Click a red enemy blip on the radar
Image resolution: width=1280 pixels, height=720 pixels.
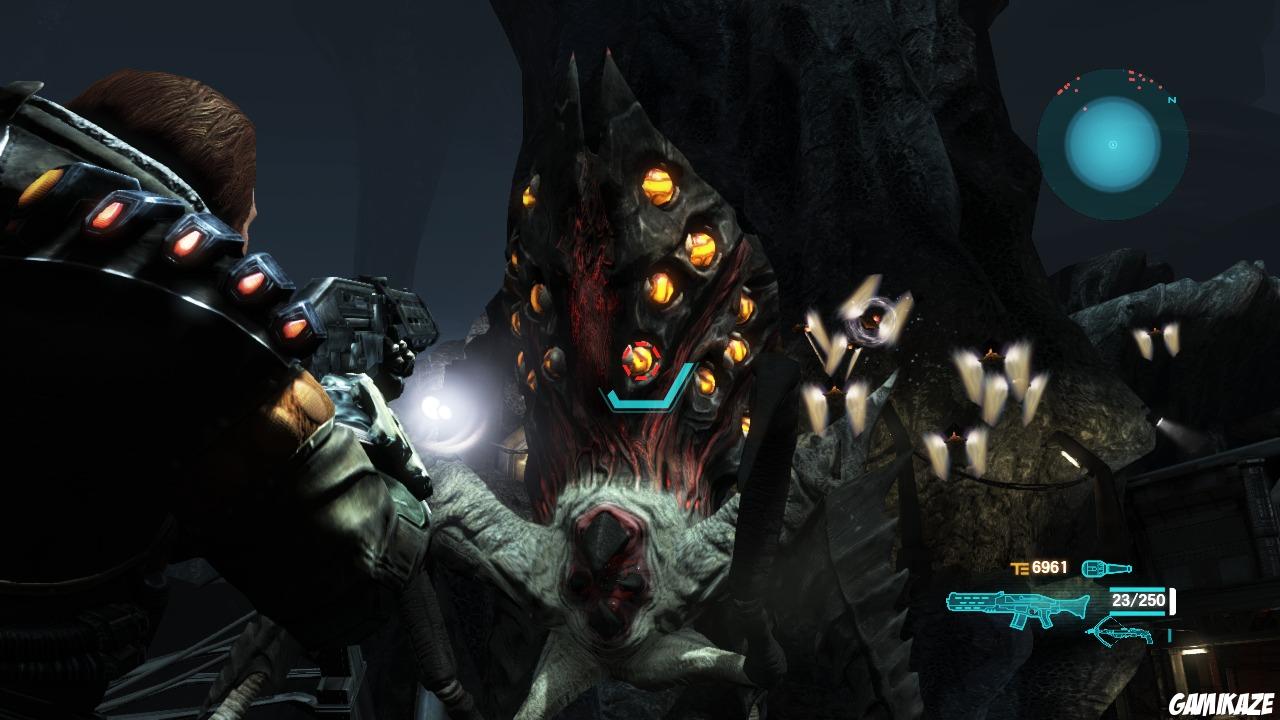[1131, 72]
